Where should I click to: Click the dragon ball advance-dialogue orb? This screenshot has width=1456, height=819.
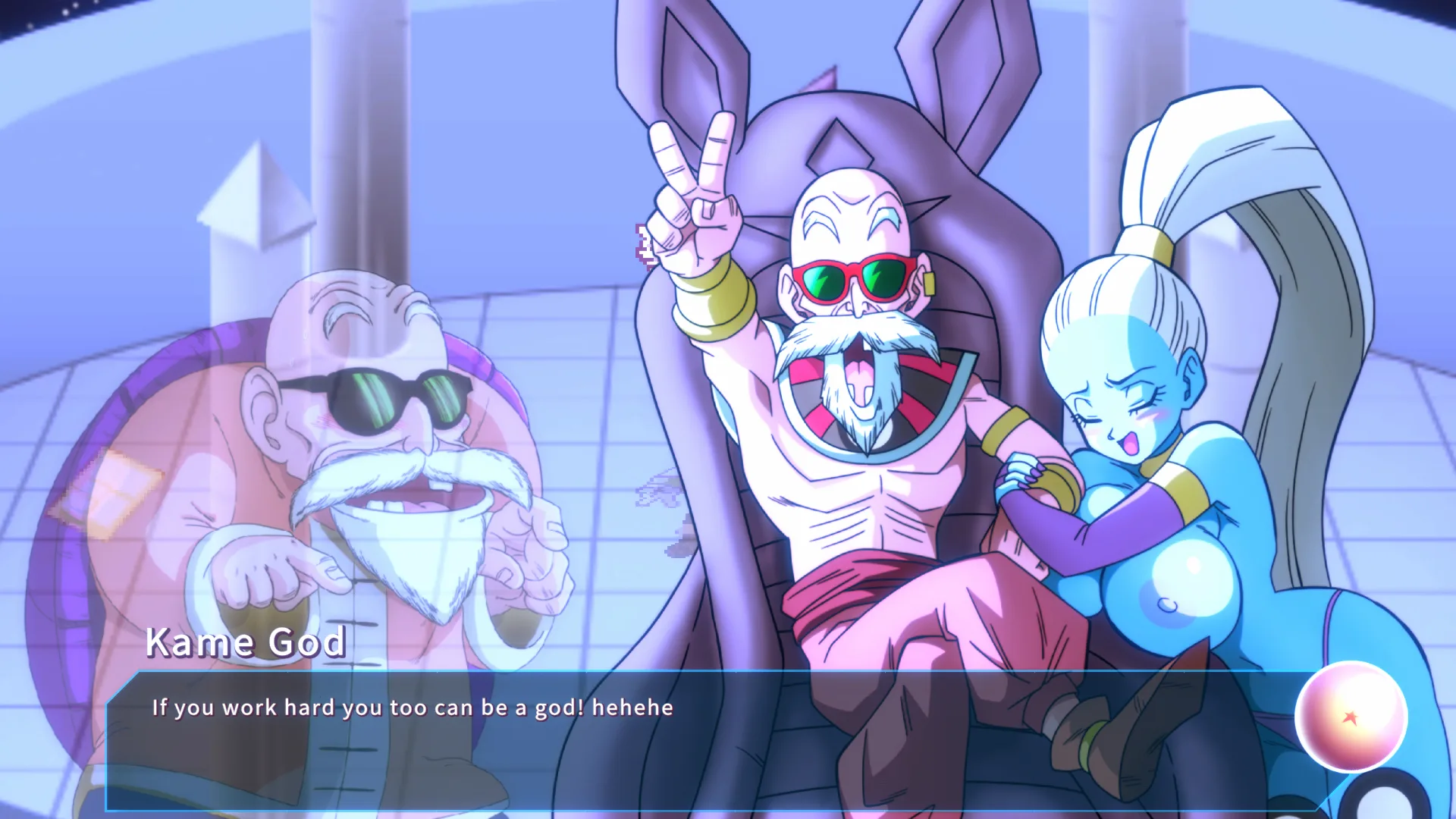tap(1351, 717)
